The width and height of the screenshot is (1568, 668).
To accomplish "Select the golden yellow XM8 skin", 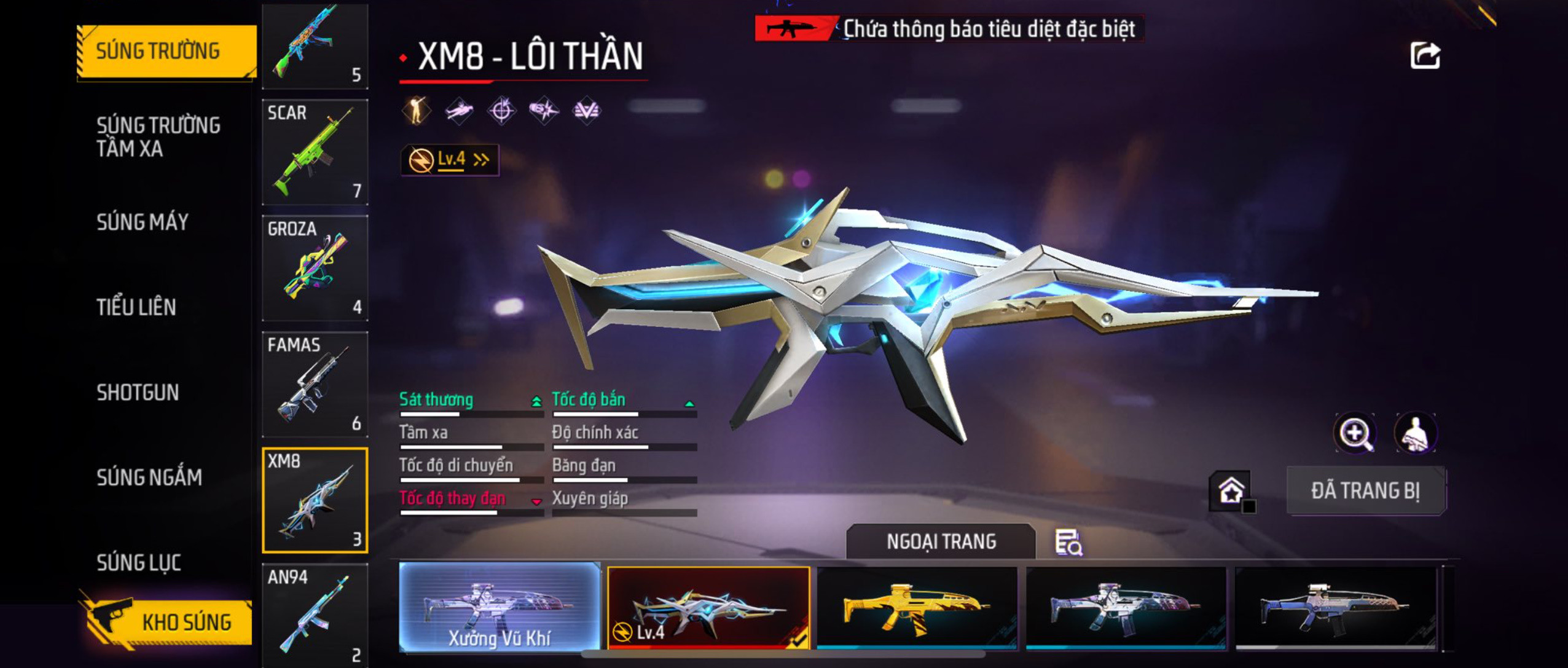I will [x=917, y=608].
